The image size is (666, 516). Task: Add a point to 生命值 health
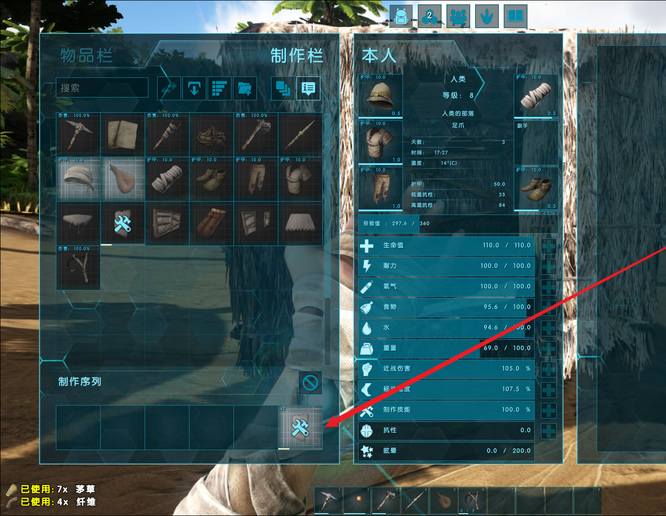click(549, 245)
